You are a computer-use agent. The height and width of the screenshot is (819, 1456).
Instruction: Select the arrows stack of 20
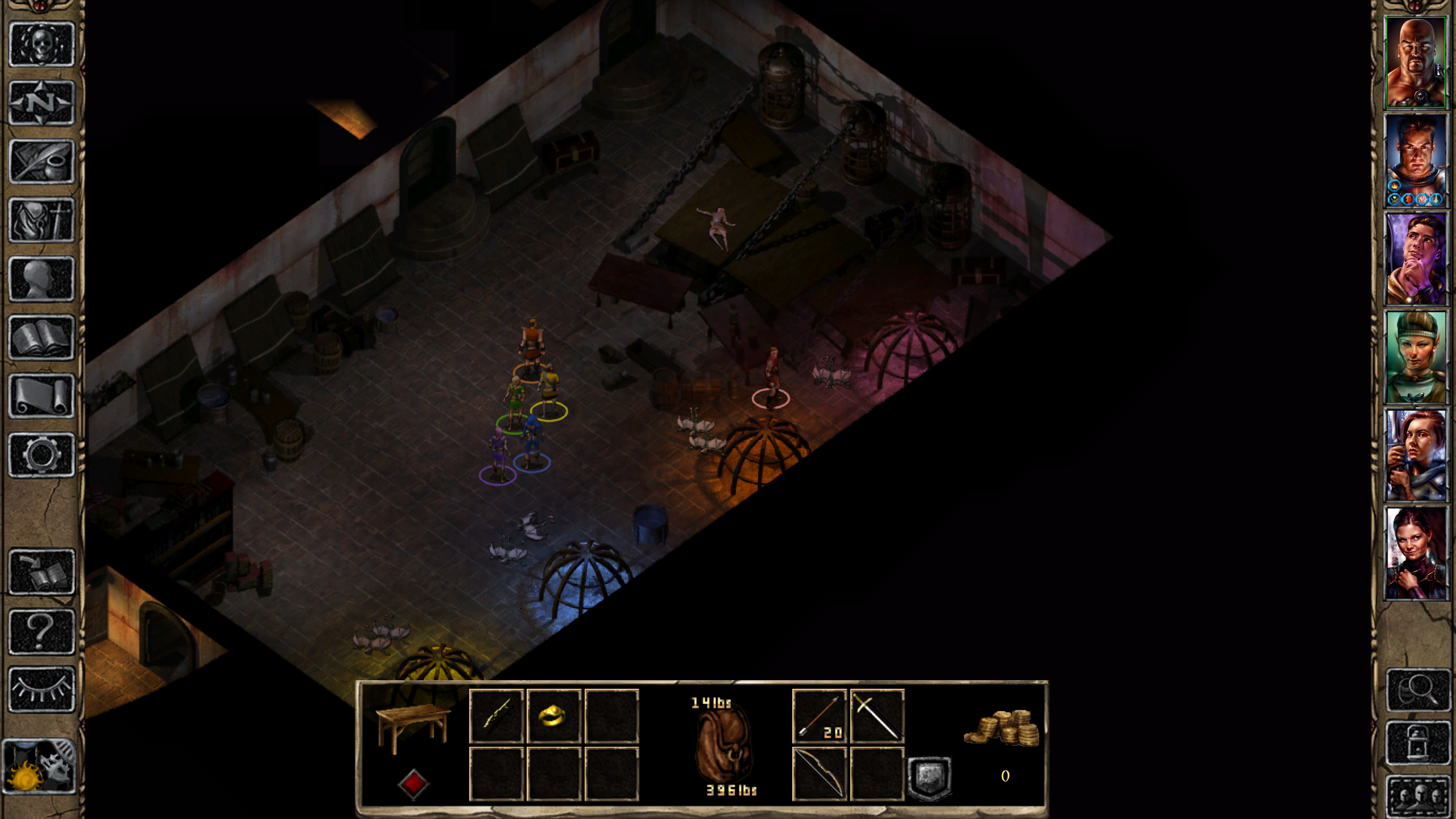pyautogui.click(x=819, y=716)
